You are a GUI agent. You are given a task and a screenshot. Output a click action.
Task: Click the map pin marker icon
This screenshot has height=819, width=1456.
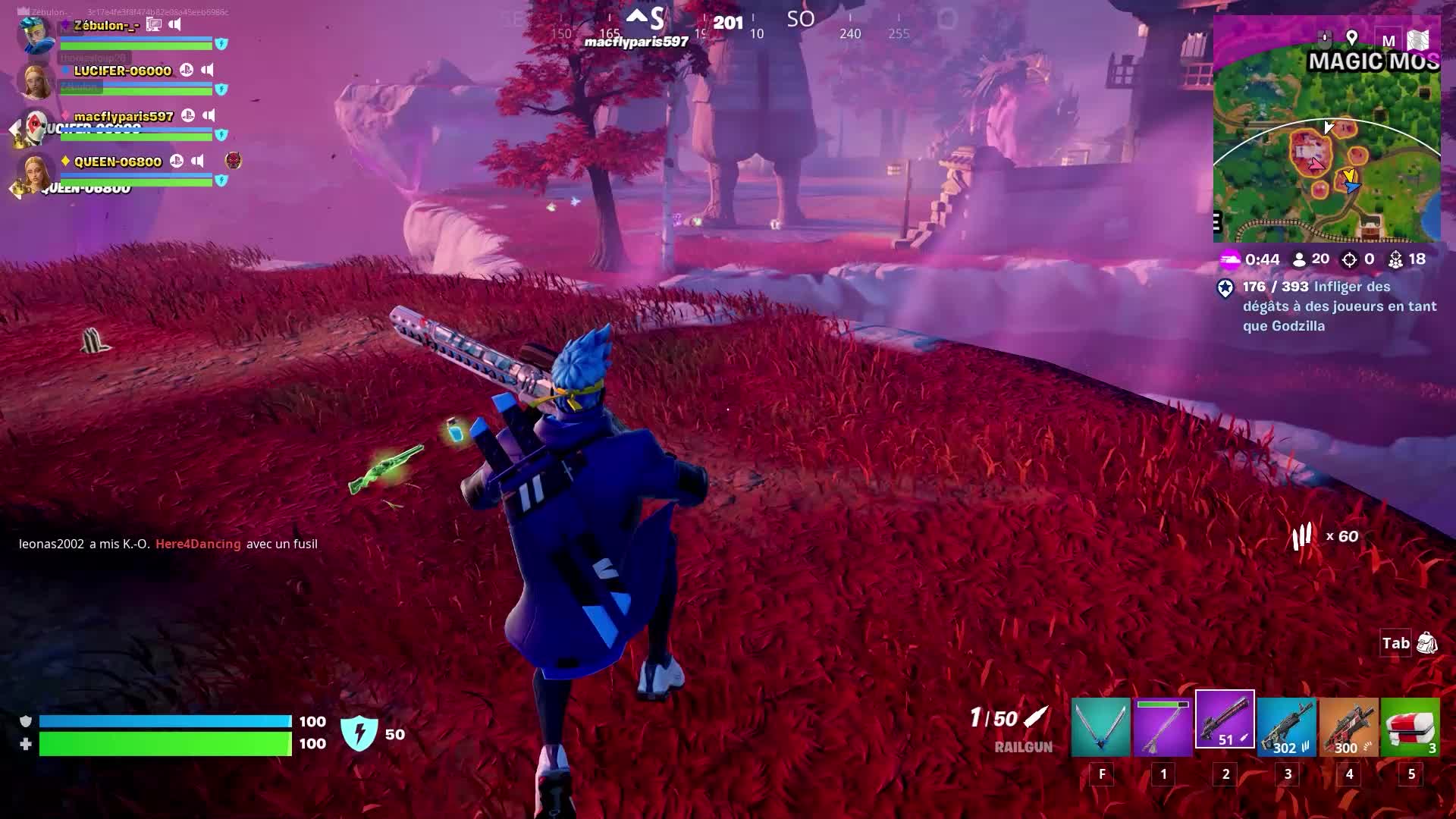pos(1351,38)
